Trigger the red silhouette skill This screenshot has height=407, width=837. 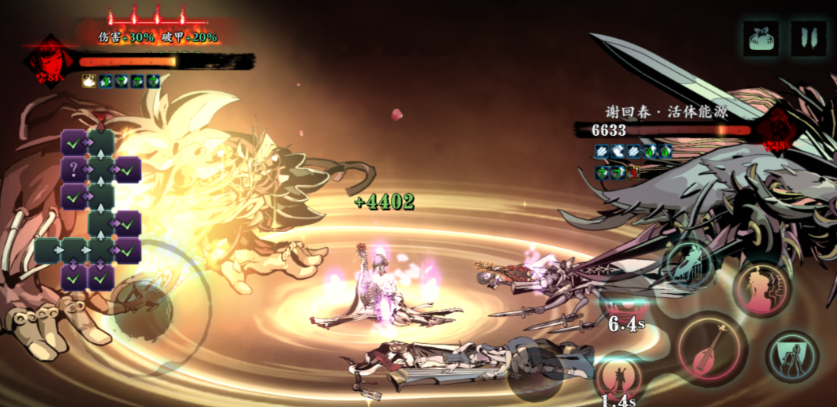point(762,287)
